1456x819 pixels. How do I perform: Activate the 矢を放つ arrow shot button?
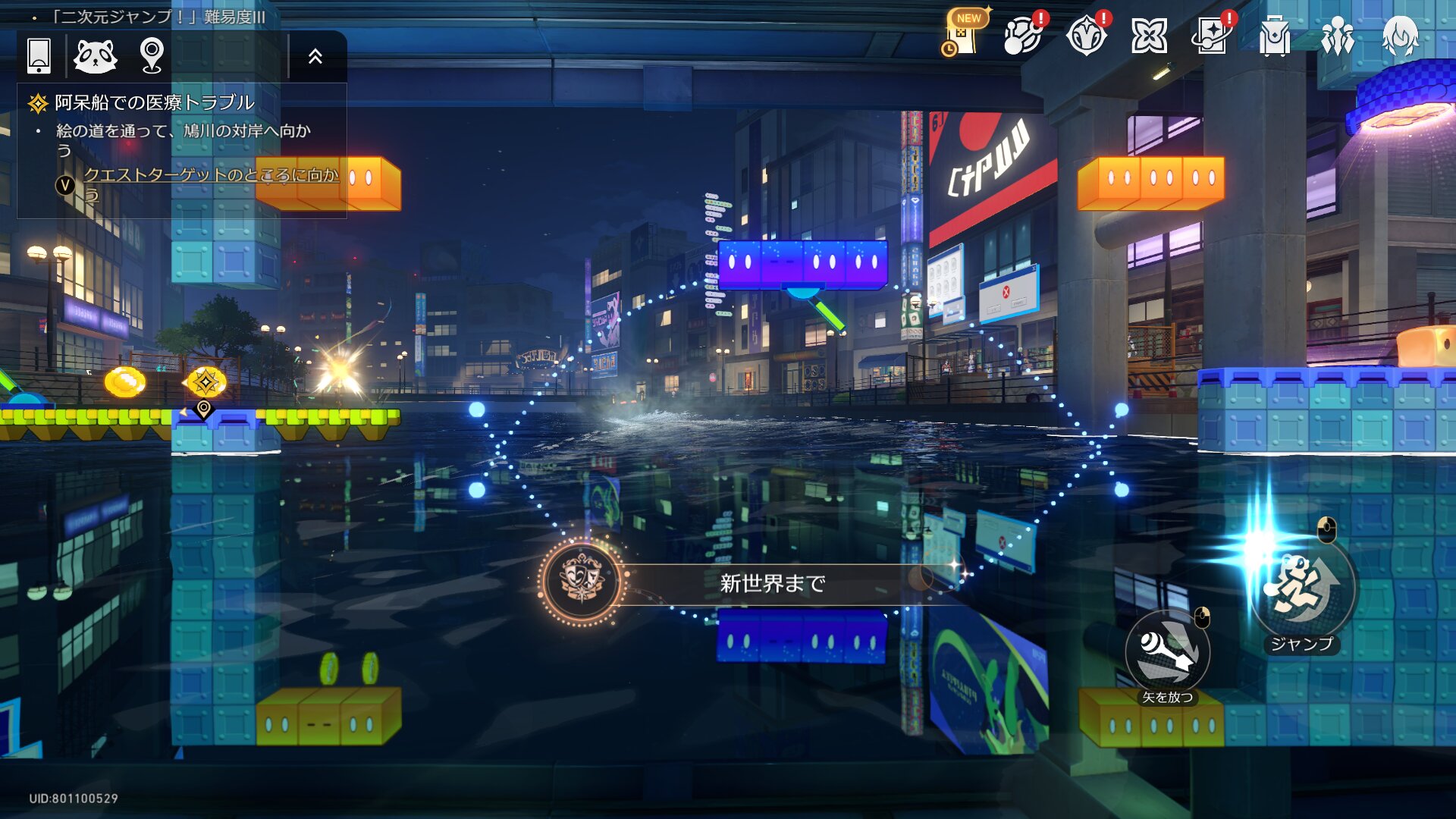click(x=1167, y=652)
